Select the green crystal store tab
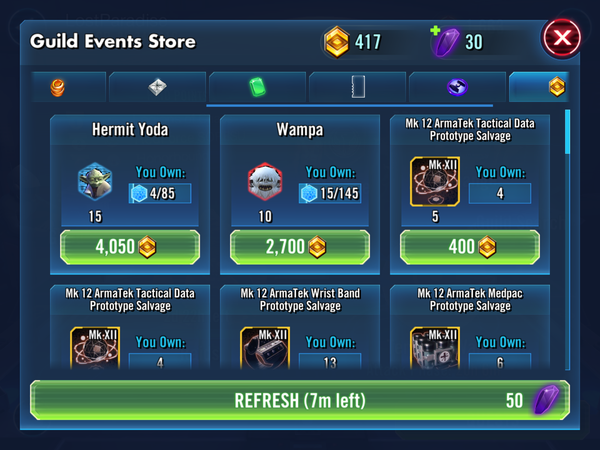Screen dimensions: 600x450 pyautogui.click(x=257, y=88)
